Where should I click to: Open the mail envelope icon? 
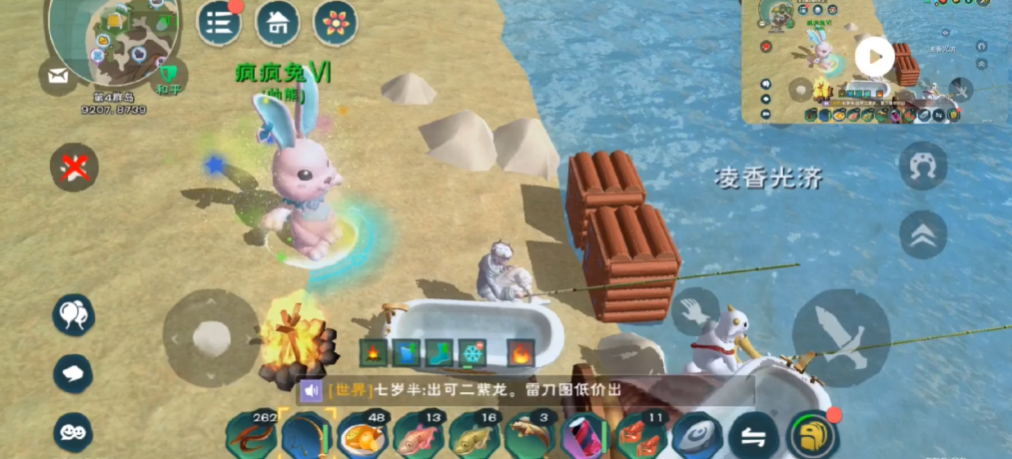[56, 75]
